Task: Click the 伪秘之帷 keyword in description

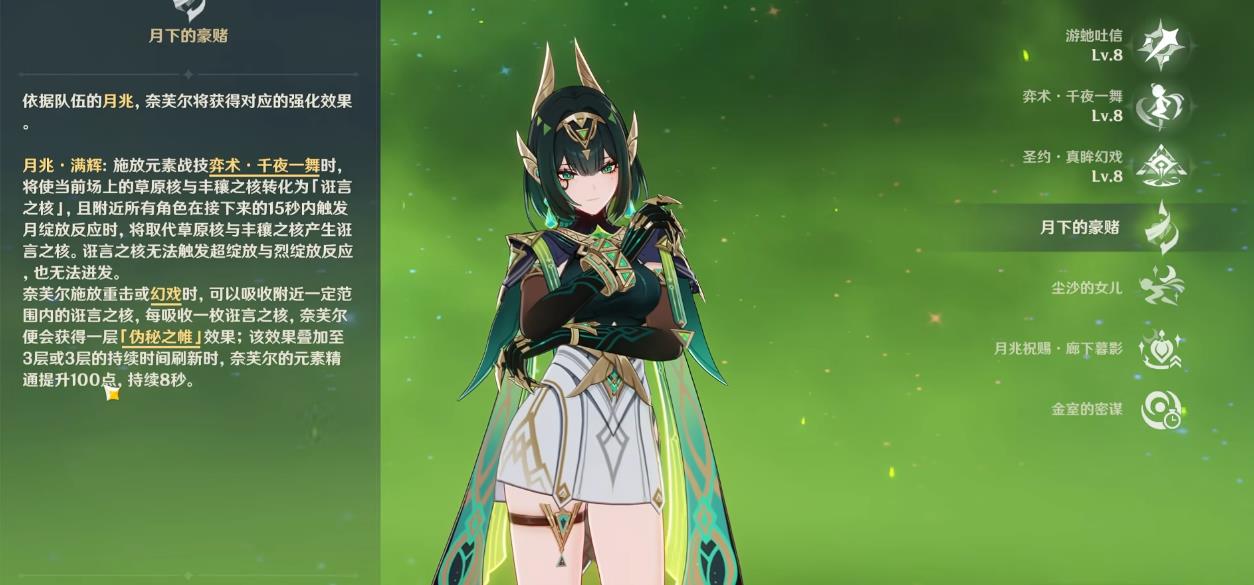Action: [159, 337]
